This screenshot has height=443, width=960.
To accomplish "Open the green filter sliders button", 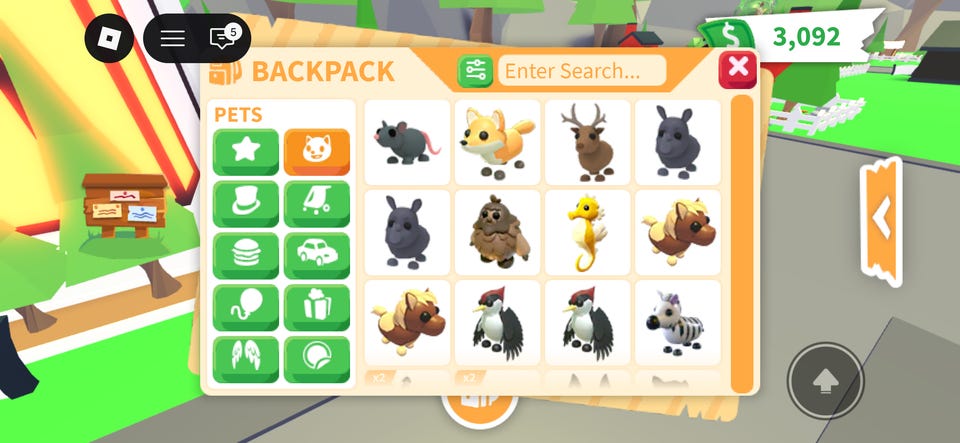I will coord(475,71).
